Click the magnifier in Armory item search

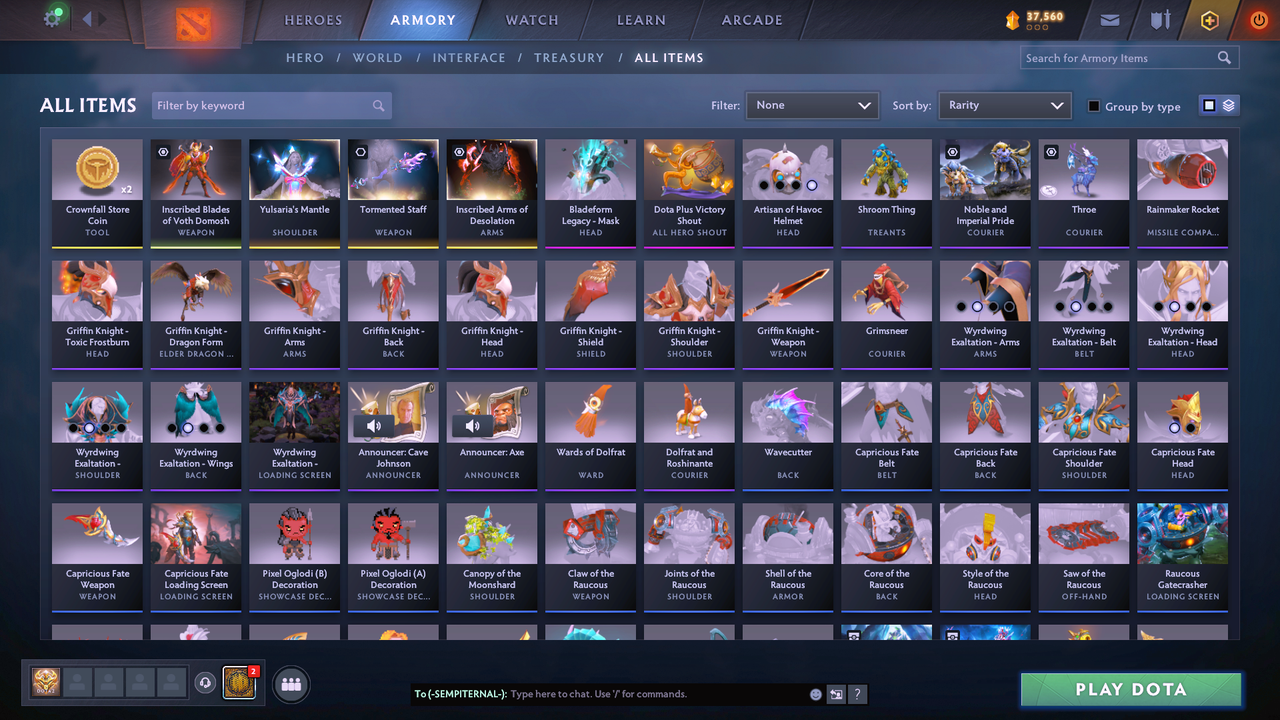tap(1224, 57)
